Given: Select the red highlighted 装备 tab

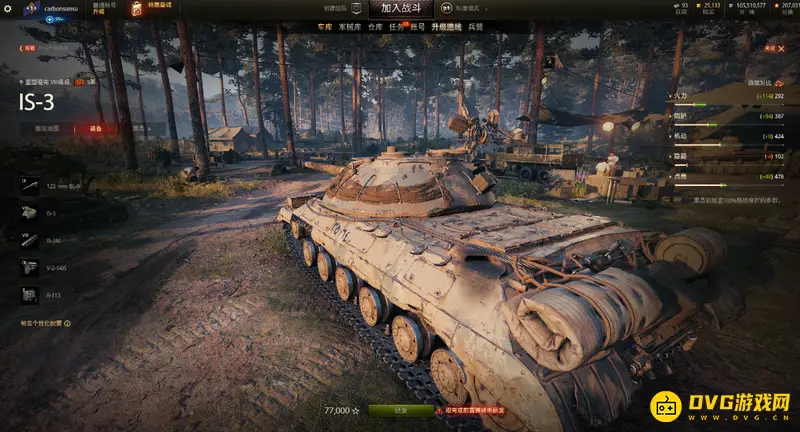Looking at the screenshot, I should [x=94, y=128].
